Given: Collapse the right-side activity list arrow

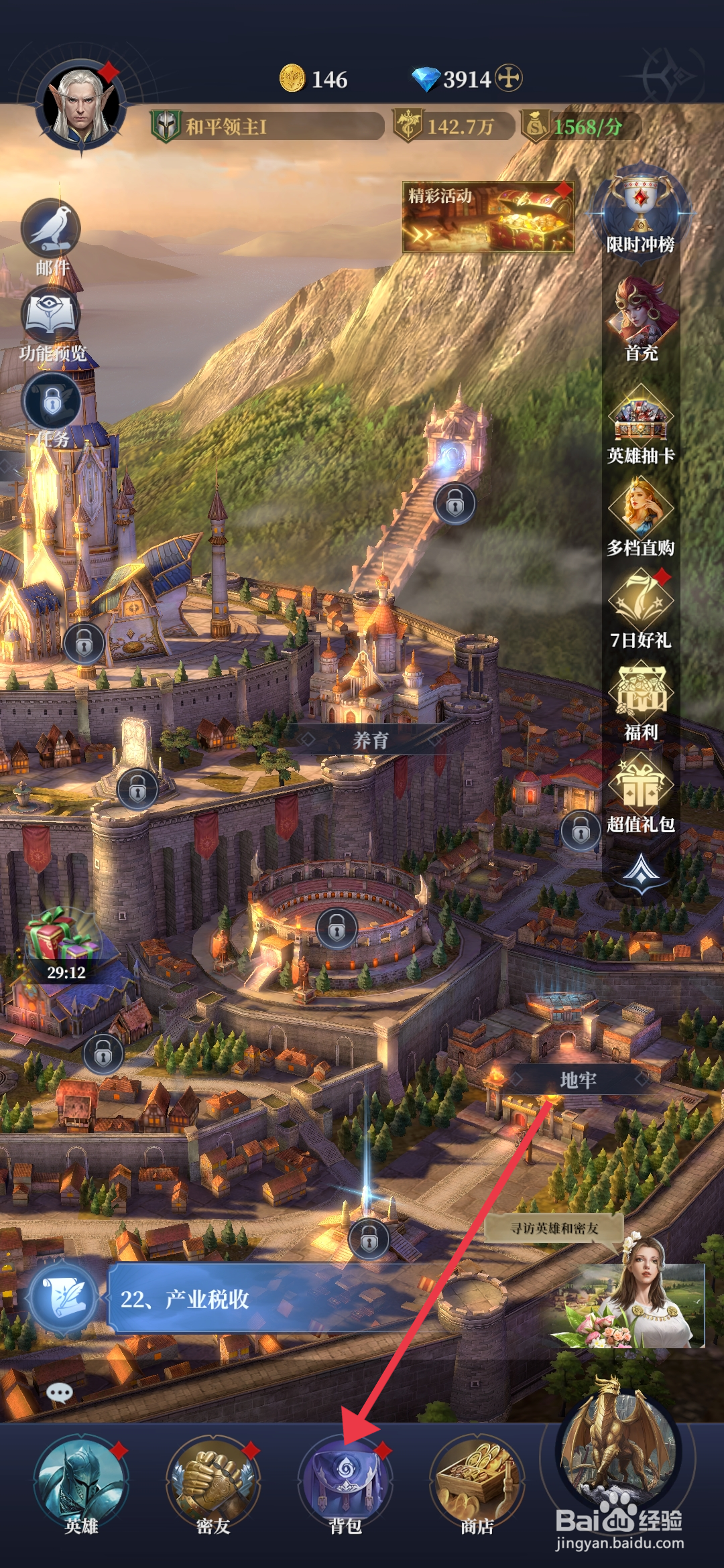Looking at the screenshot, I should [x=642, y=871].
